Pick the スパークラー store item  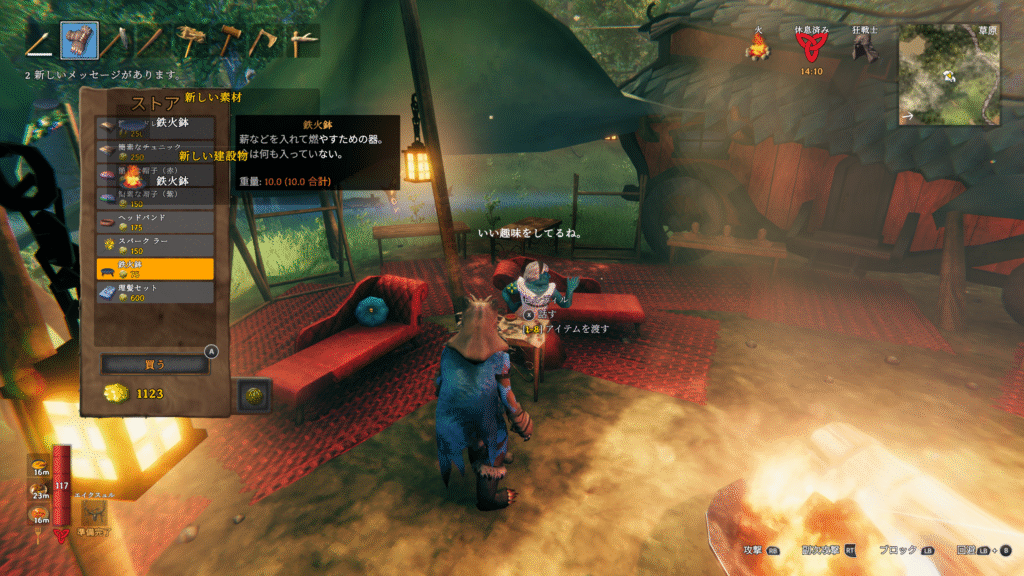[x=155, y=245]
